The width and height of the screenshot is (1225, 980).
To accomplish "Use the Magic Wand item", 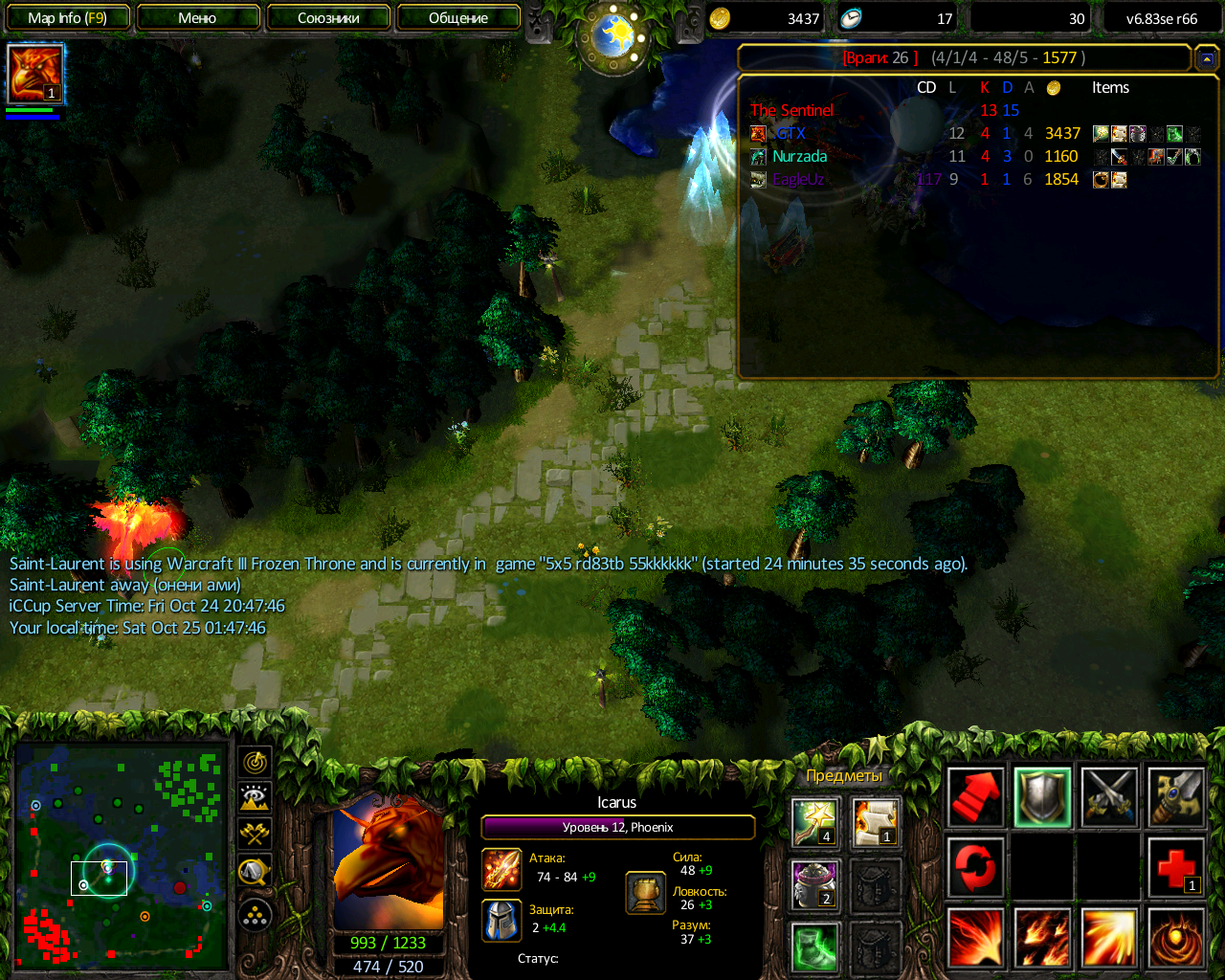I will 815,823.
